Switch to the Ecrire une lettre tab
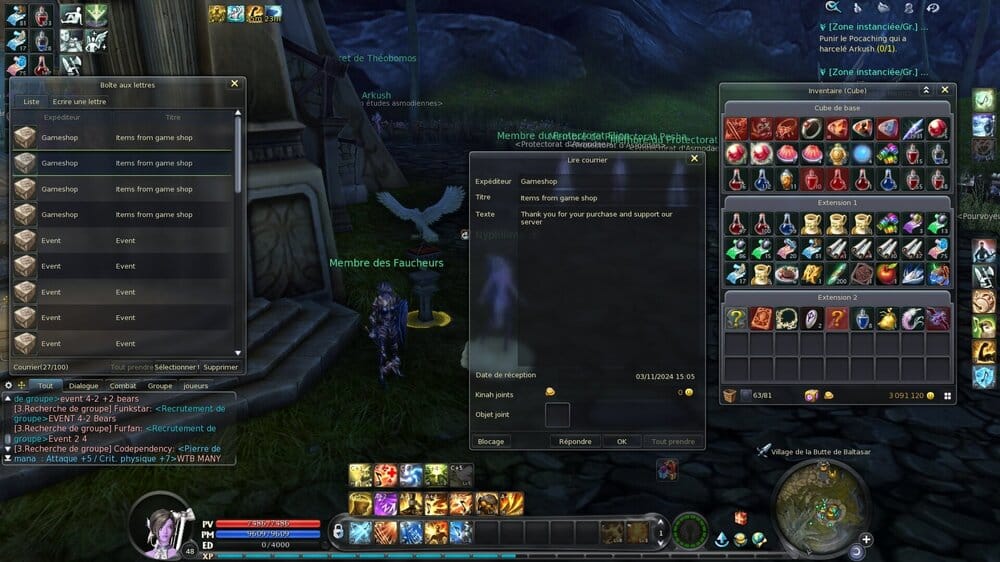1000x562 pixels. pyautogui.click(x=79, y=101)
